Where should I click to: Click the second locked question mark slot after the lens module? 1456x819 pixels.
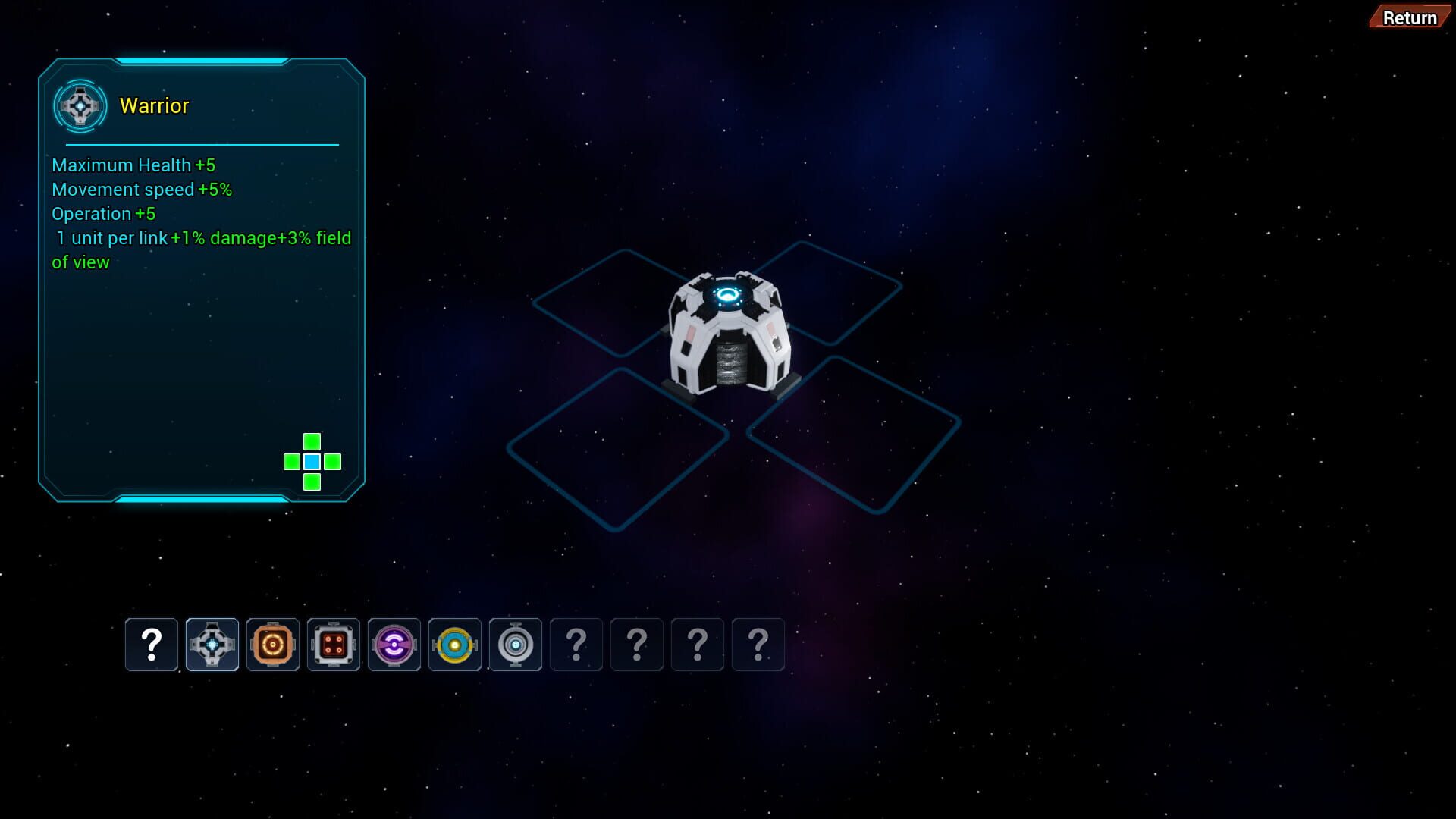[636, 645]
